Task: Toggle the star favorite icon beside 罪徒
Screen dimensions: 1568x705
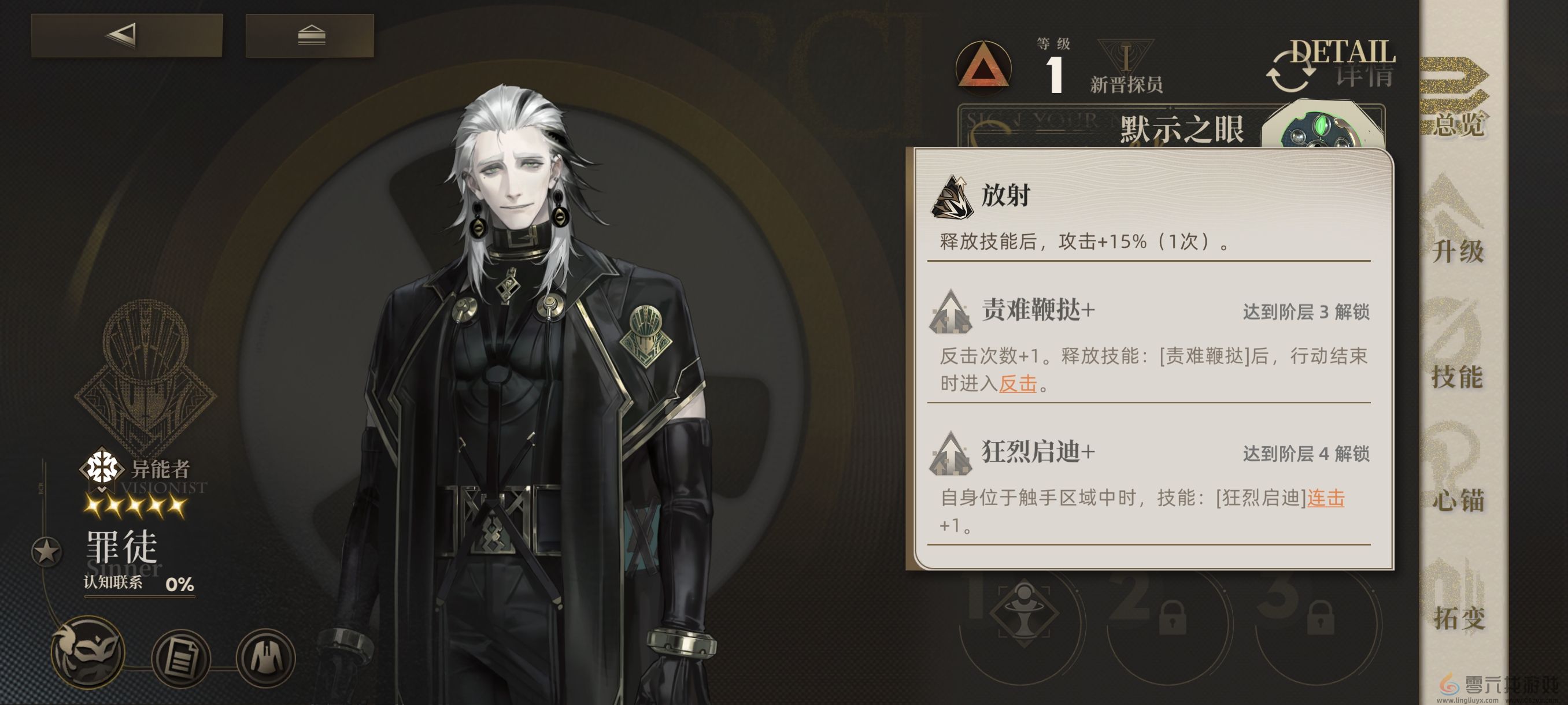Action: point(46,552)
